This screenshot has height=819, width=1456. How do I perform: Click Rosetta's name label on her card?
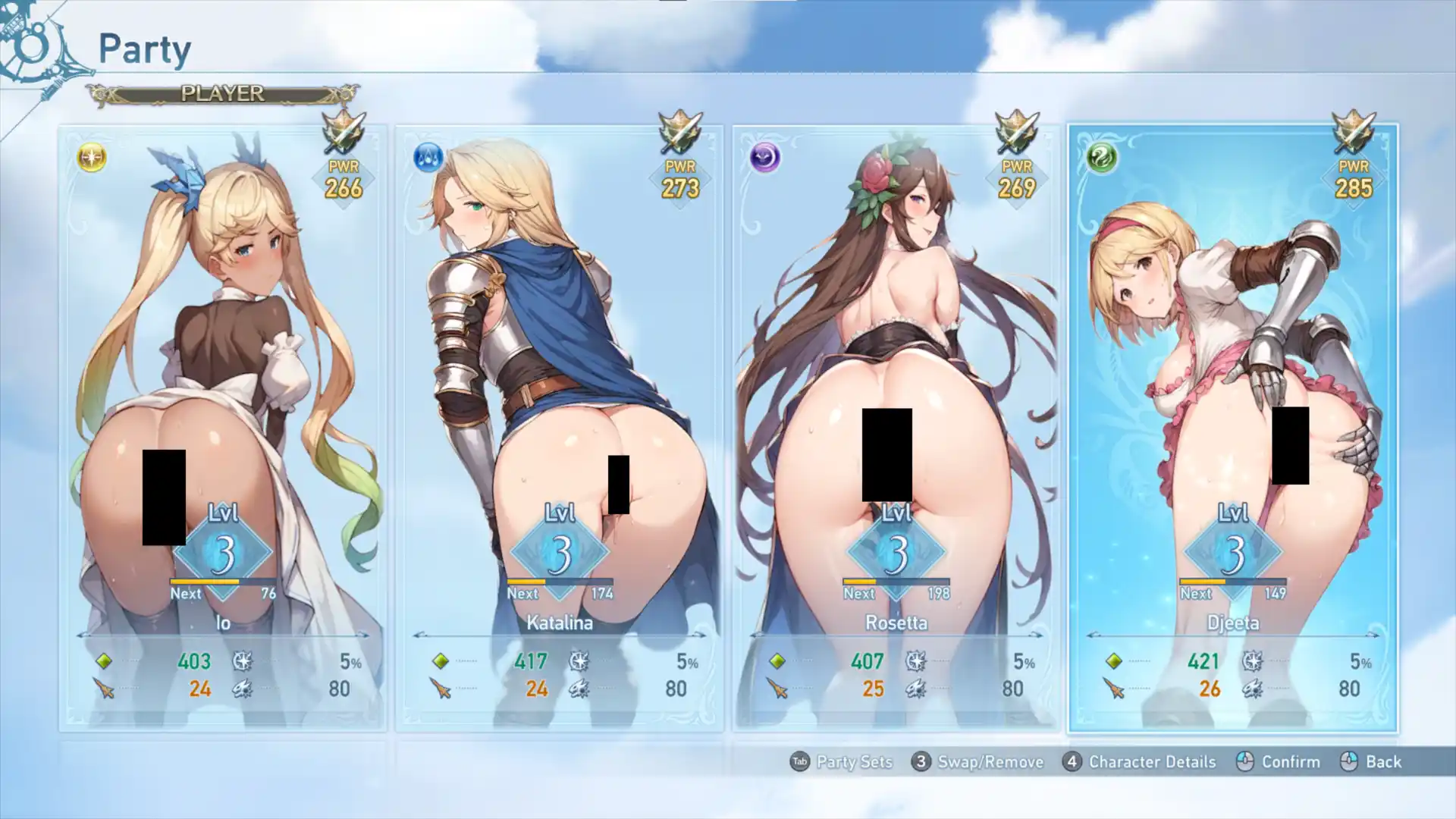896,622
